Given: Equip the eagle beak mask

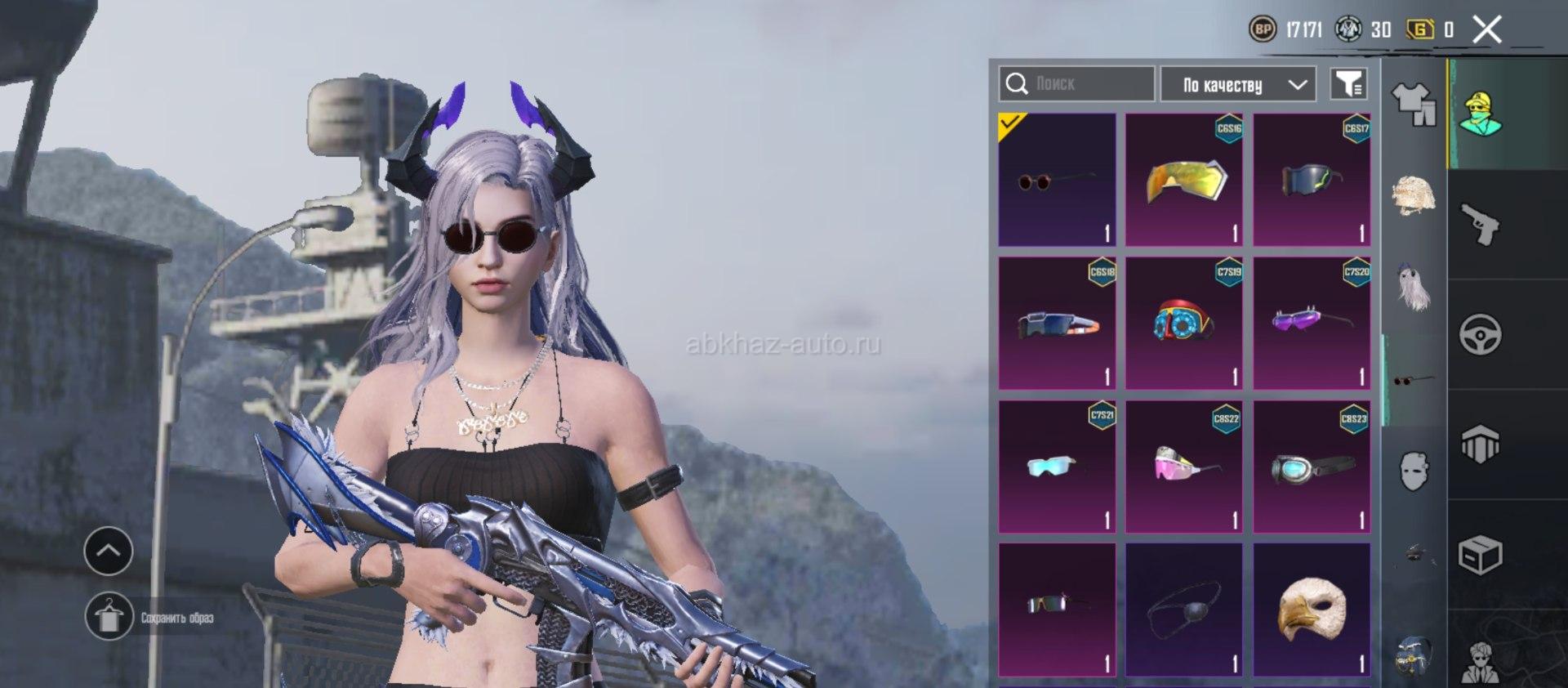Looking at the screenshot, I should pos(1312,610).
